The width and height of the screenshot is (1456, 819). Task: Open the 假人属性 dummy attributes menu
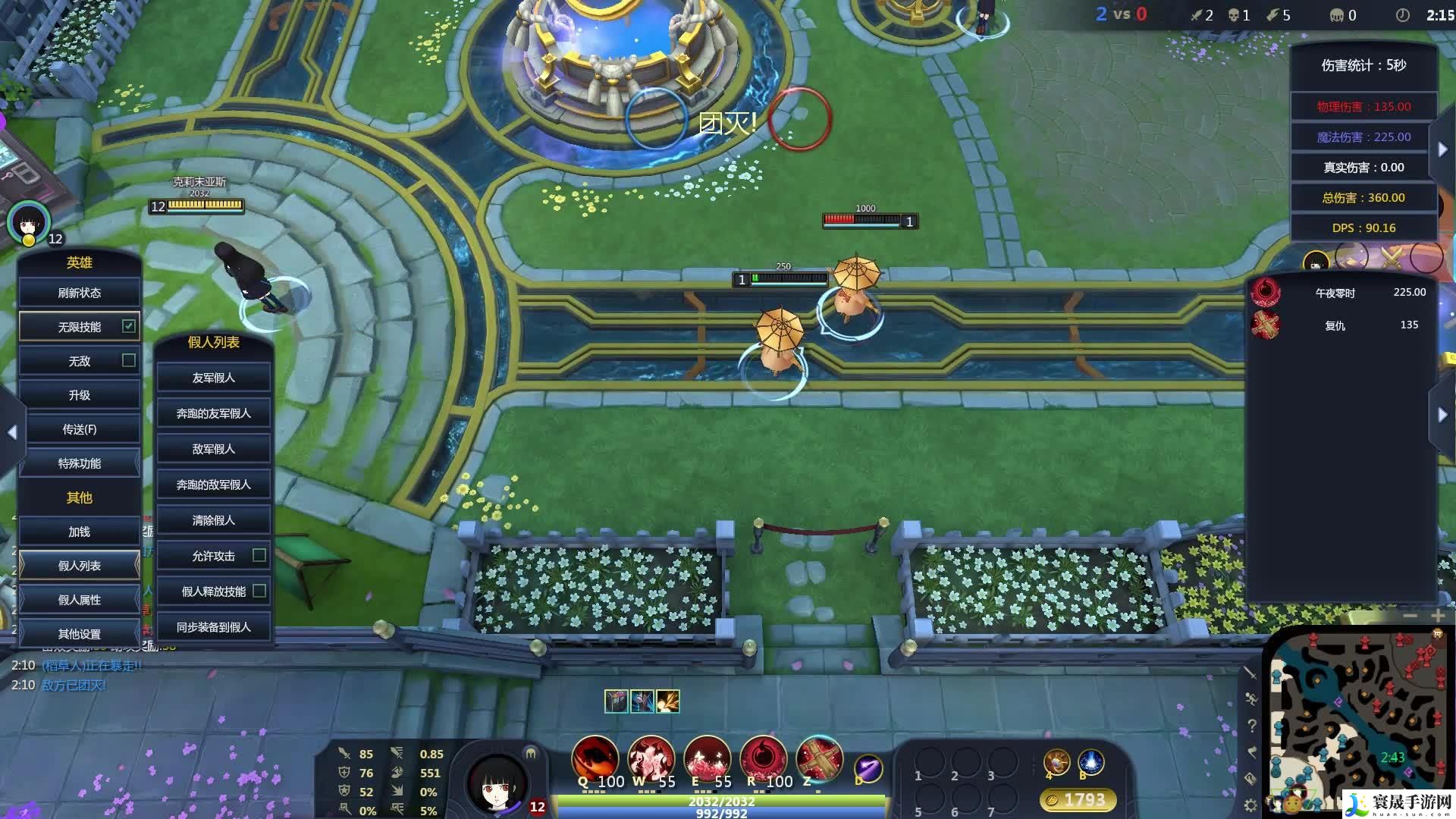(x=80, y=600)
